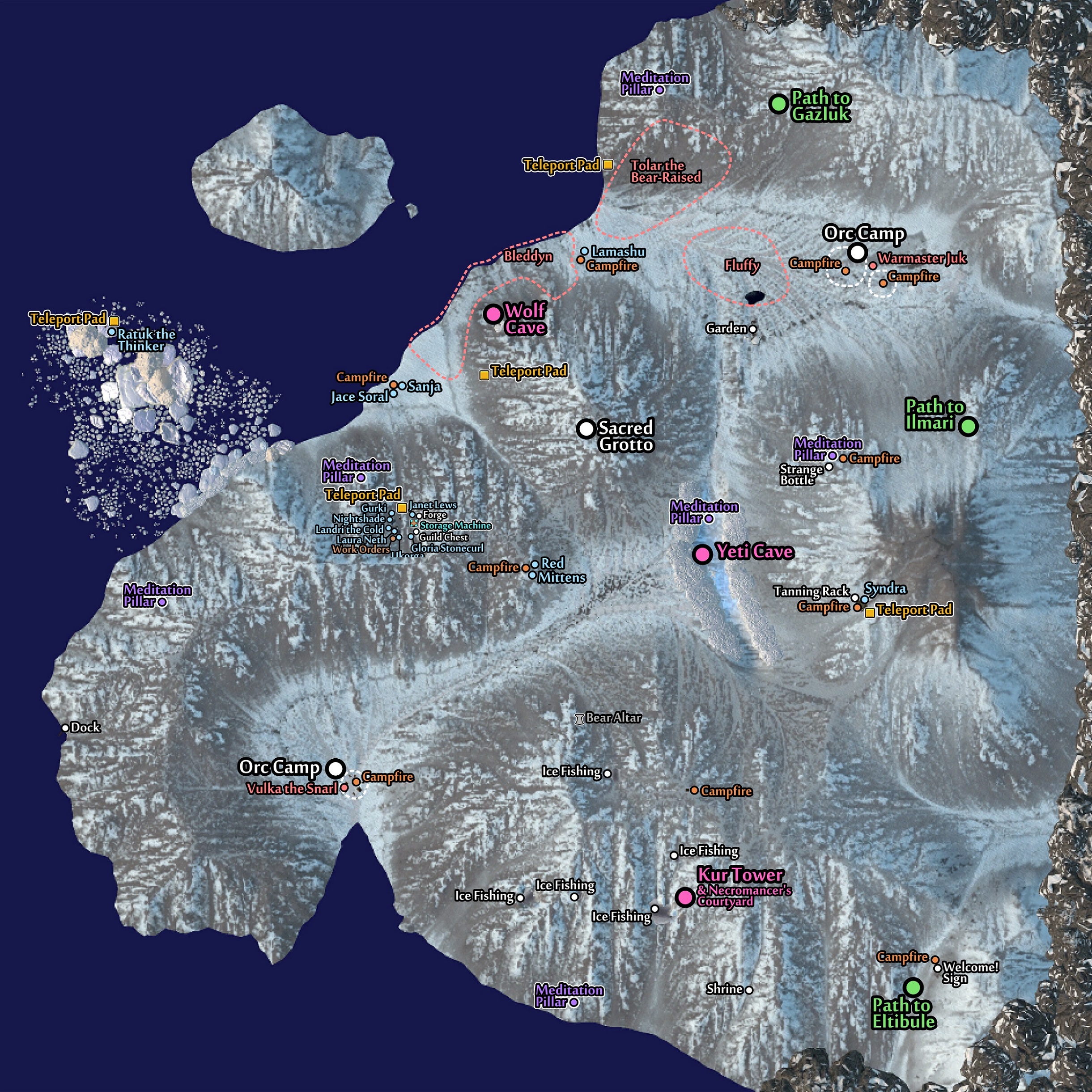Select the Syndra NPC marker
Viewport: 1092px width, 1092px height.
(x=864, y=599)
